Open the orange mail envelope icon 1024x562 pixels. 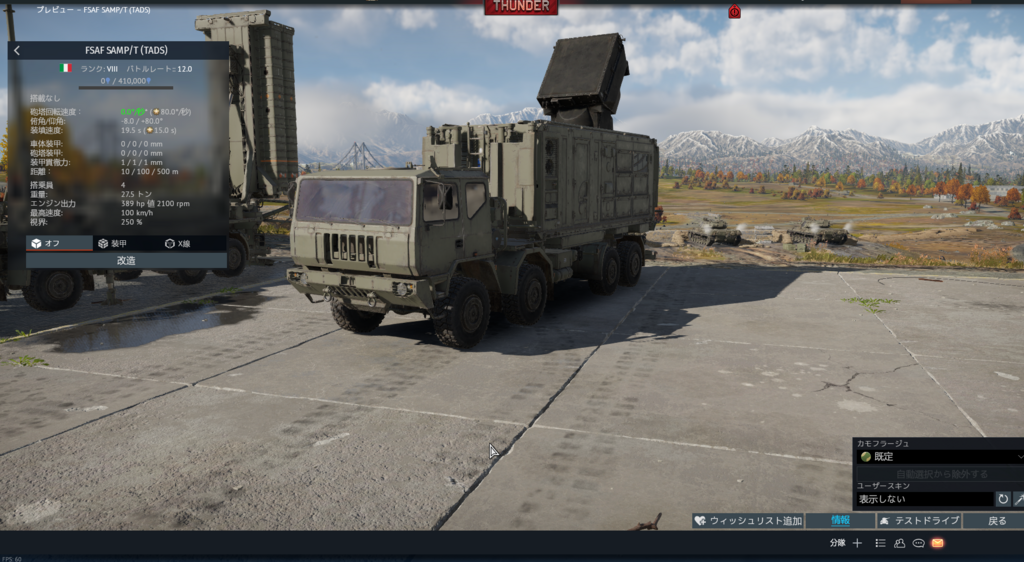click(938, 543)
